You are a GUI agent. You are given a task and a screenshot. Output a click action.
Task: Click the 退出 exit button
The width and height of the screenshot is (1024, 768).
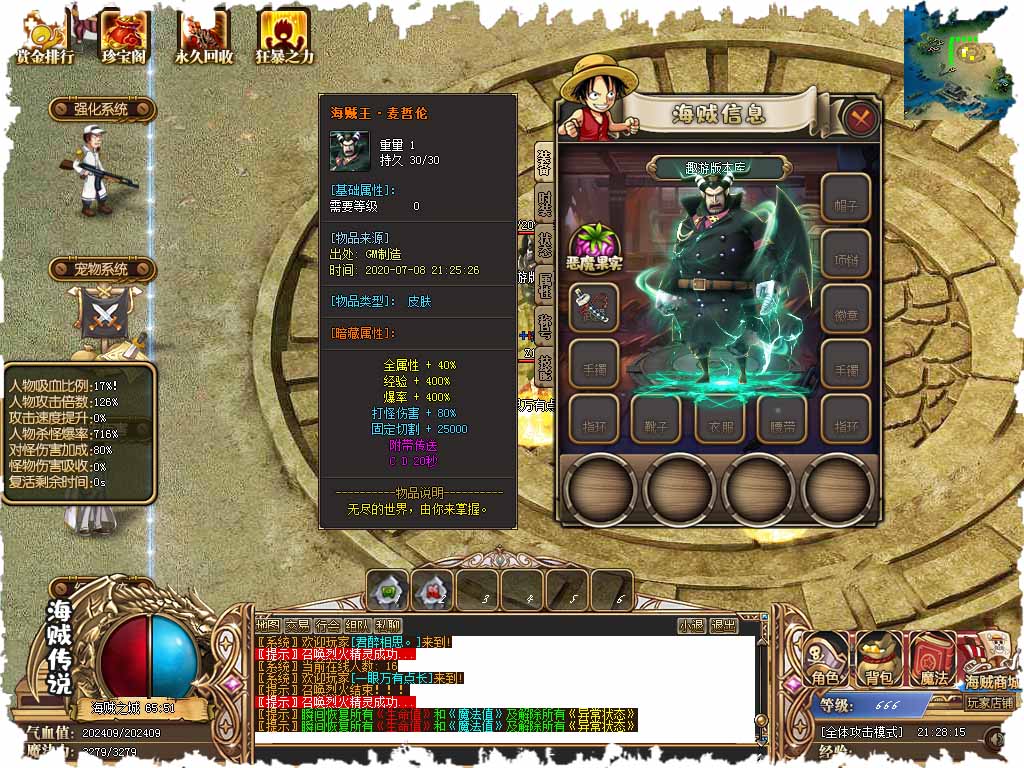pyautogui.click(x=723, y=626)
